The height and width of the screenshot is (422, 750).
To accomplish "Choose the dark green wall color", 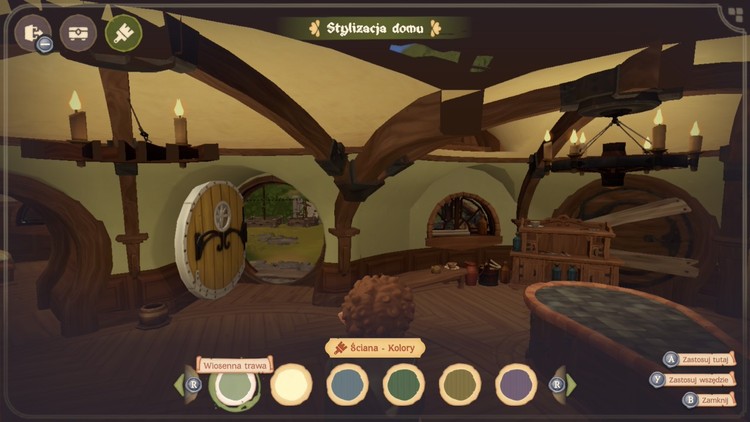I will coord(405,385).
